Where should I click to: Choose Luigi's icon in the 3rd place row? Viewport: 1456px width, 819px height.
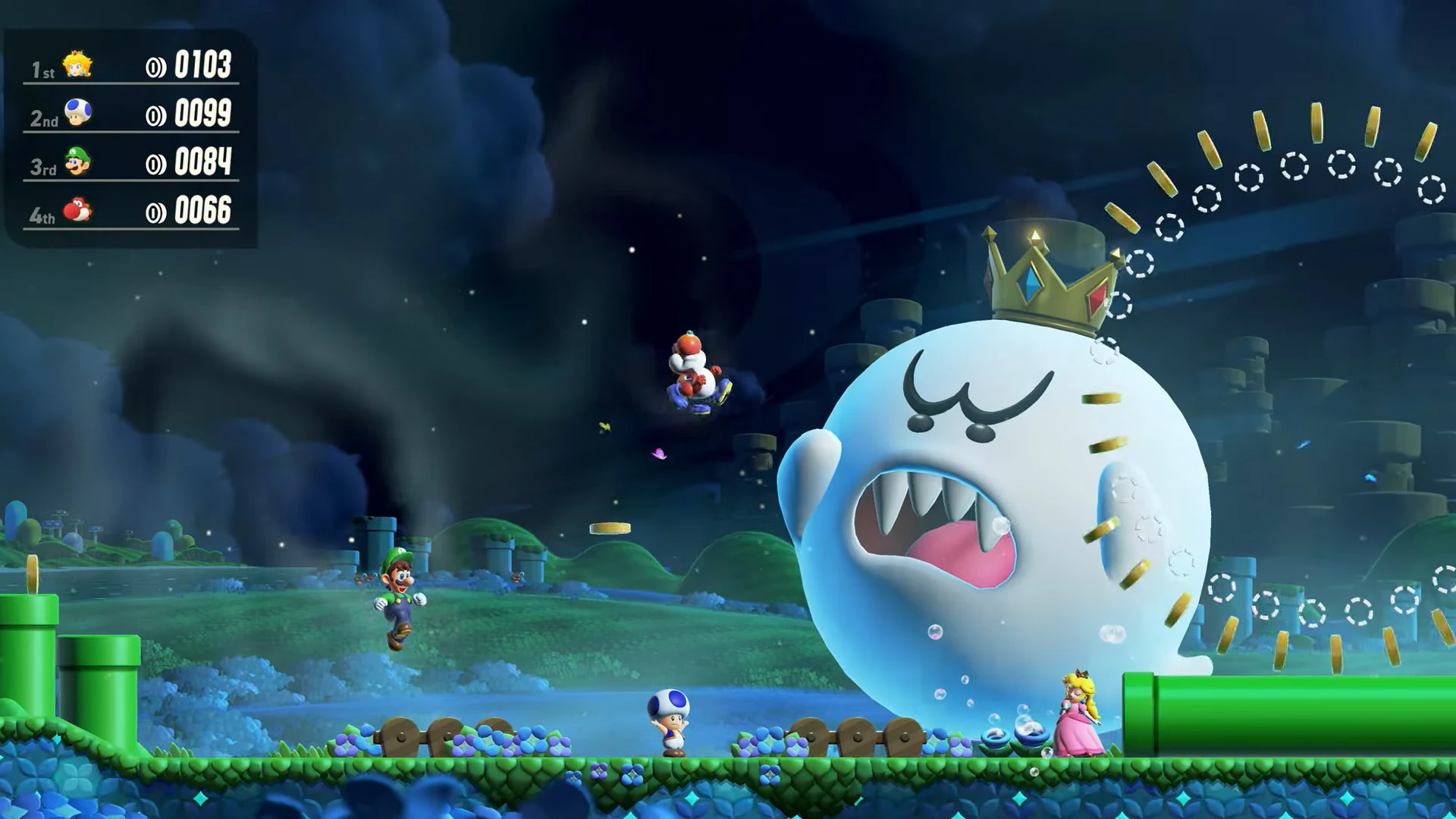[77, 162]
